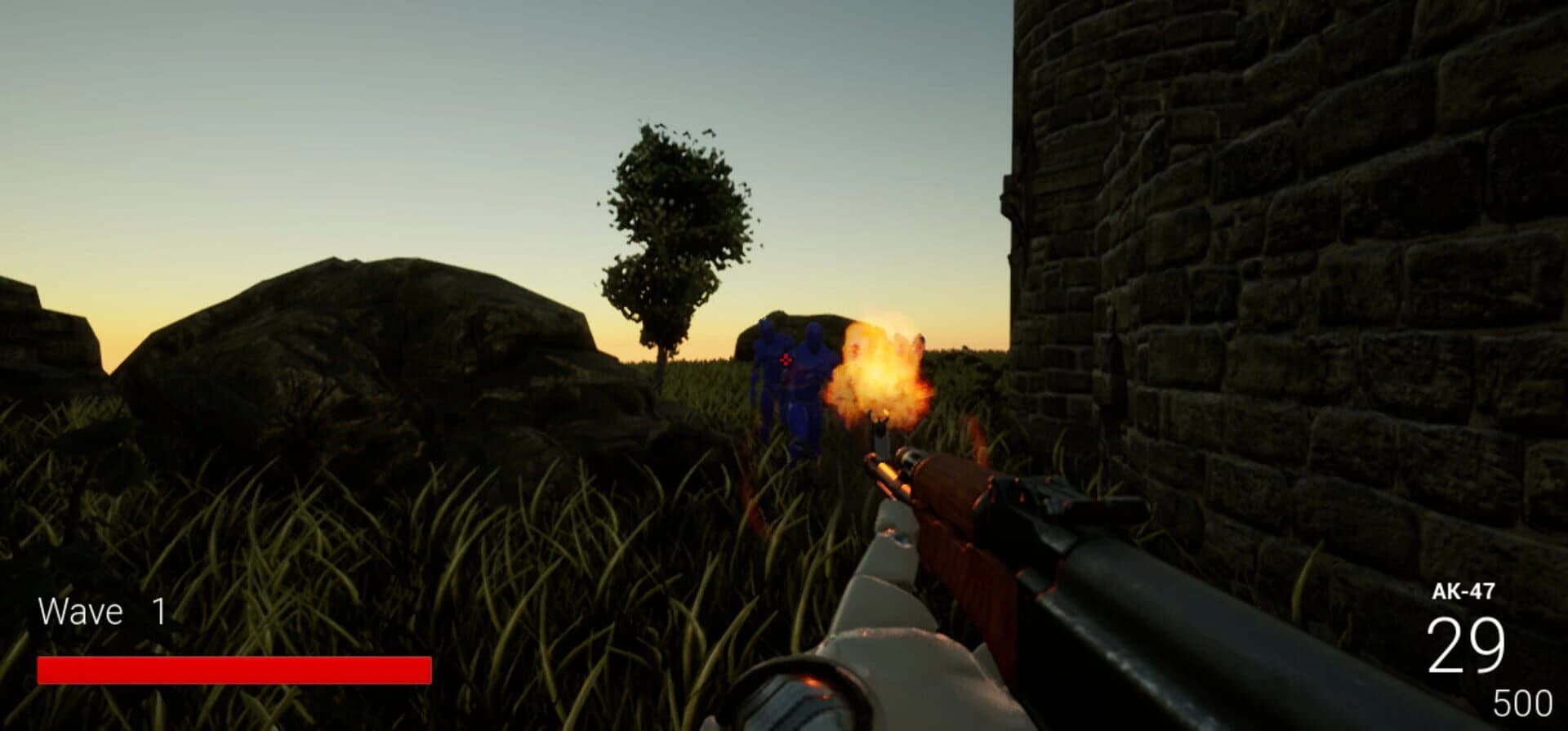Click the Wave 1 text label
1568x731 pixels.
pyautogui.click(x=82, y=609)
